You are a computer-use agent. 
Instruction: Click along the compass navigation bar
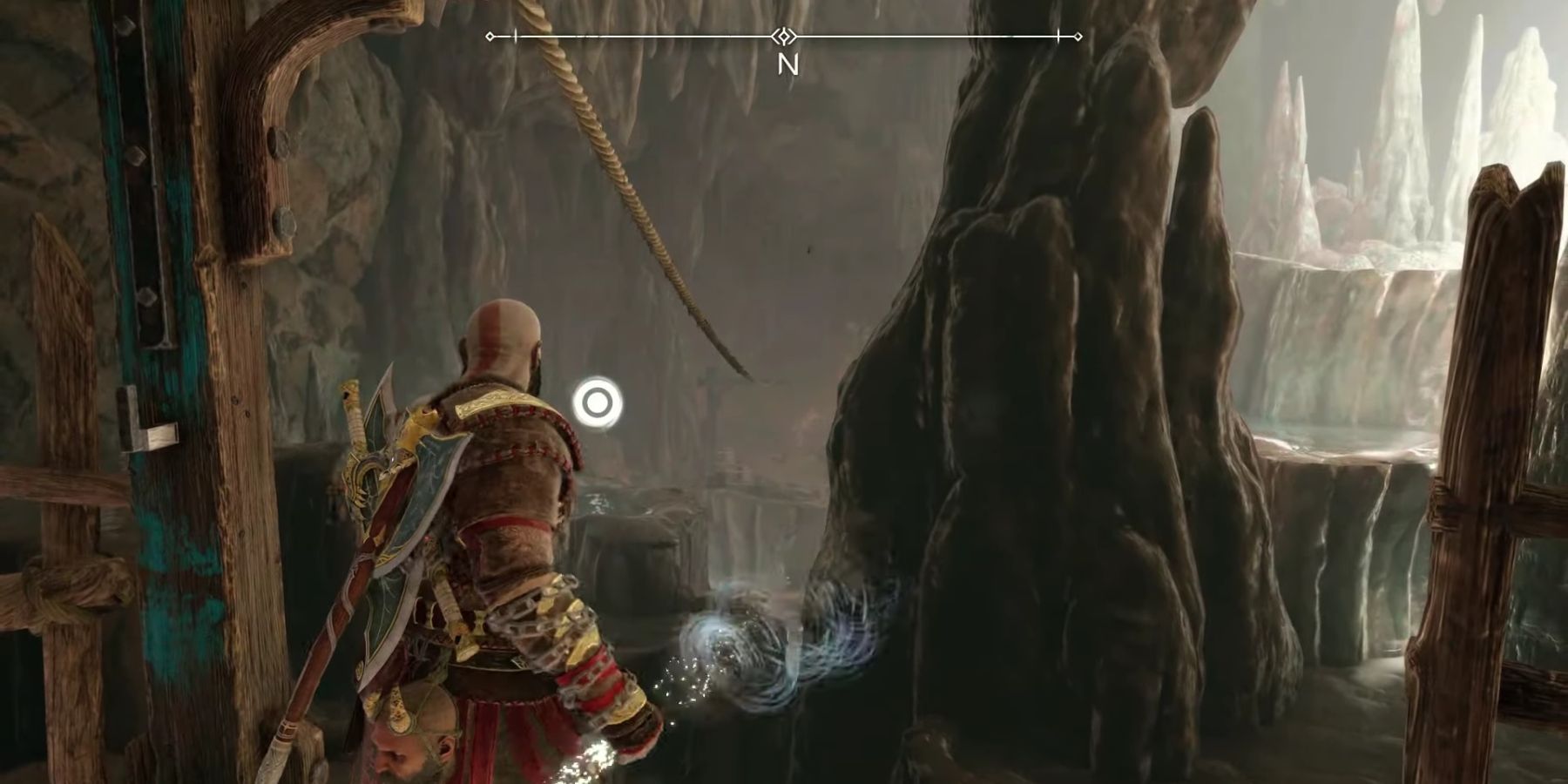[915, 37]
